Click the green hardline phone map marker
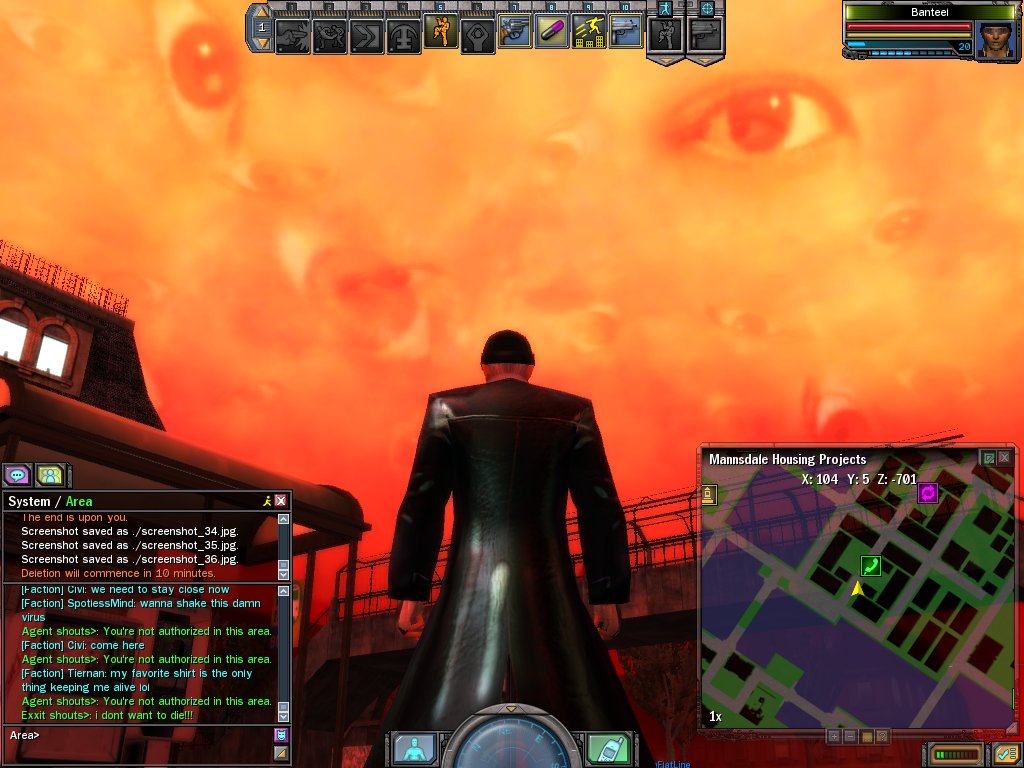Image resolution: width=1024 pixels, height=768 pixels. click(871, 567)
